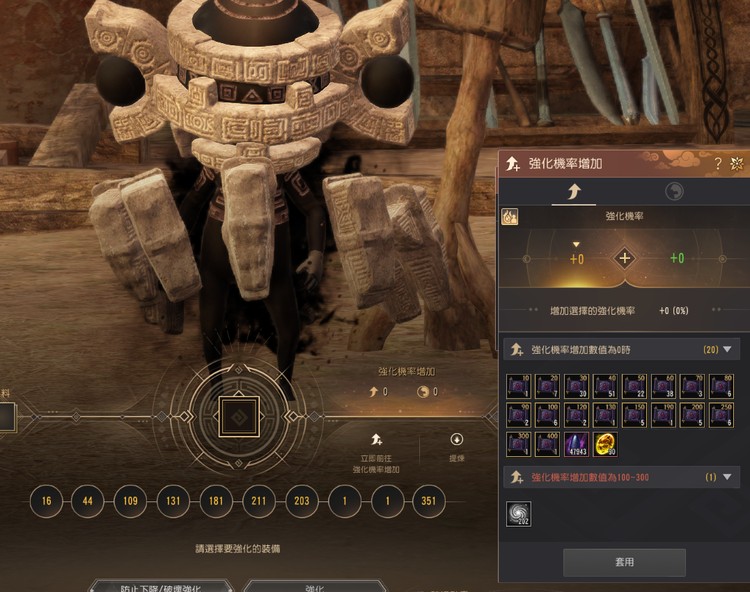Select the swirl item with count 202
The height and width of the screenshot is (592, 750).
pyautogui.click(x=519, y=513)
